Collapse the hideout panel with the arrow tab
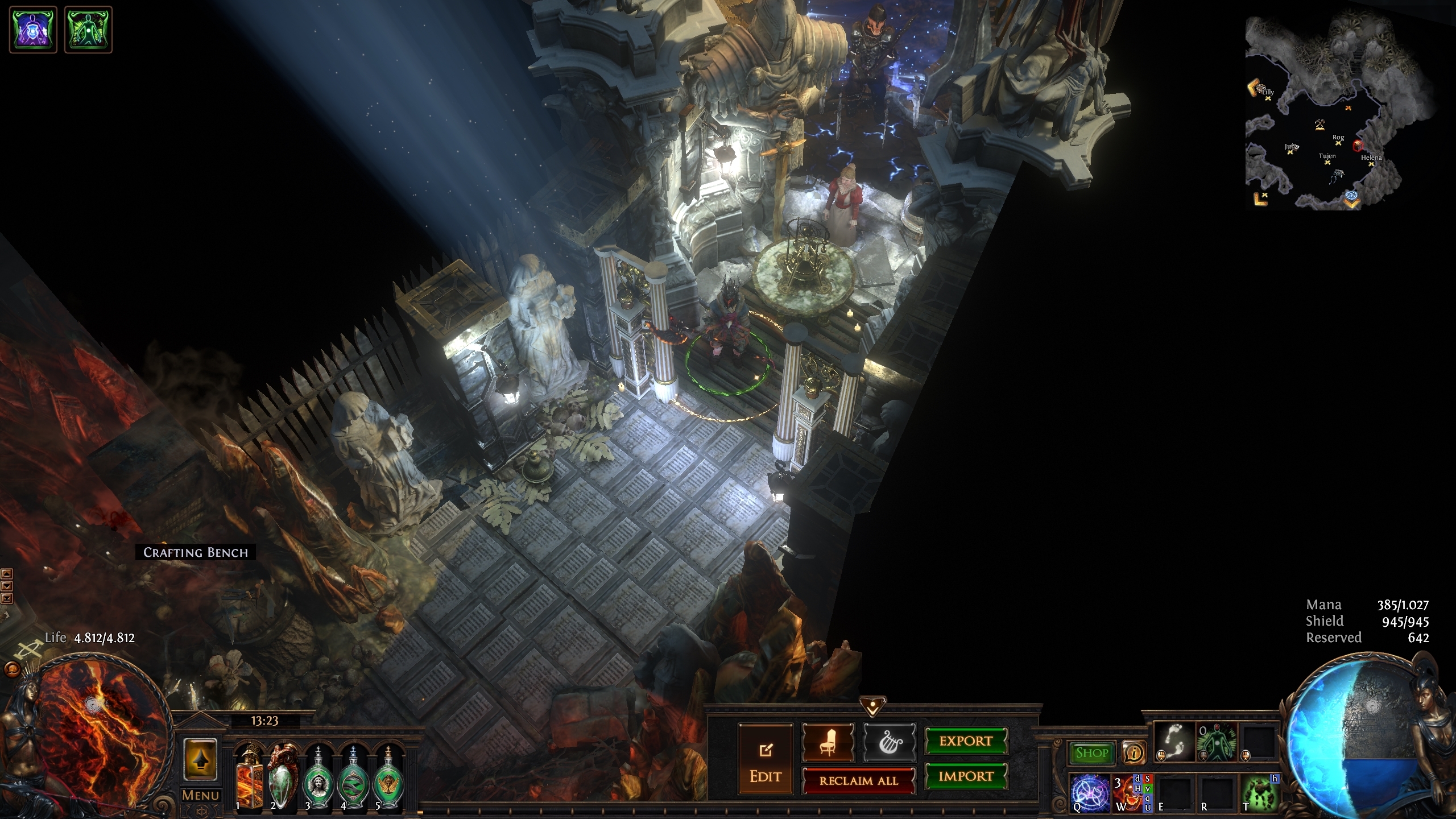Screen dimensions: 1456x819 (872, 706)
